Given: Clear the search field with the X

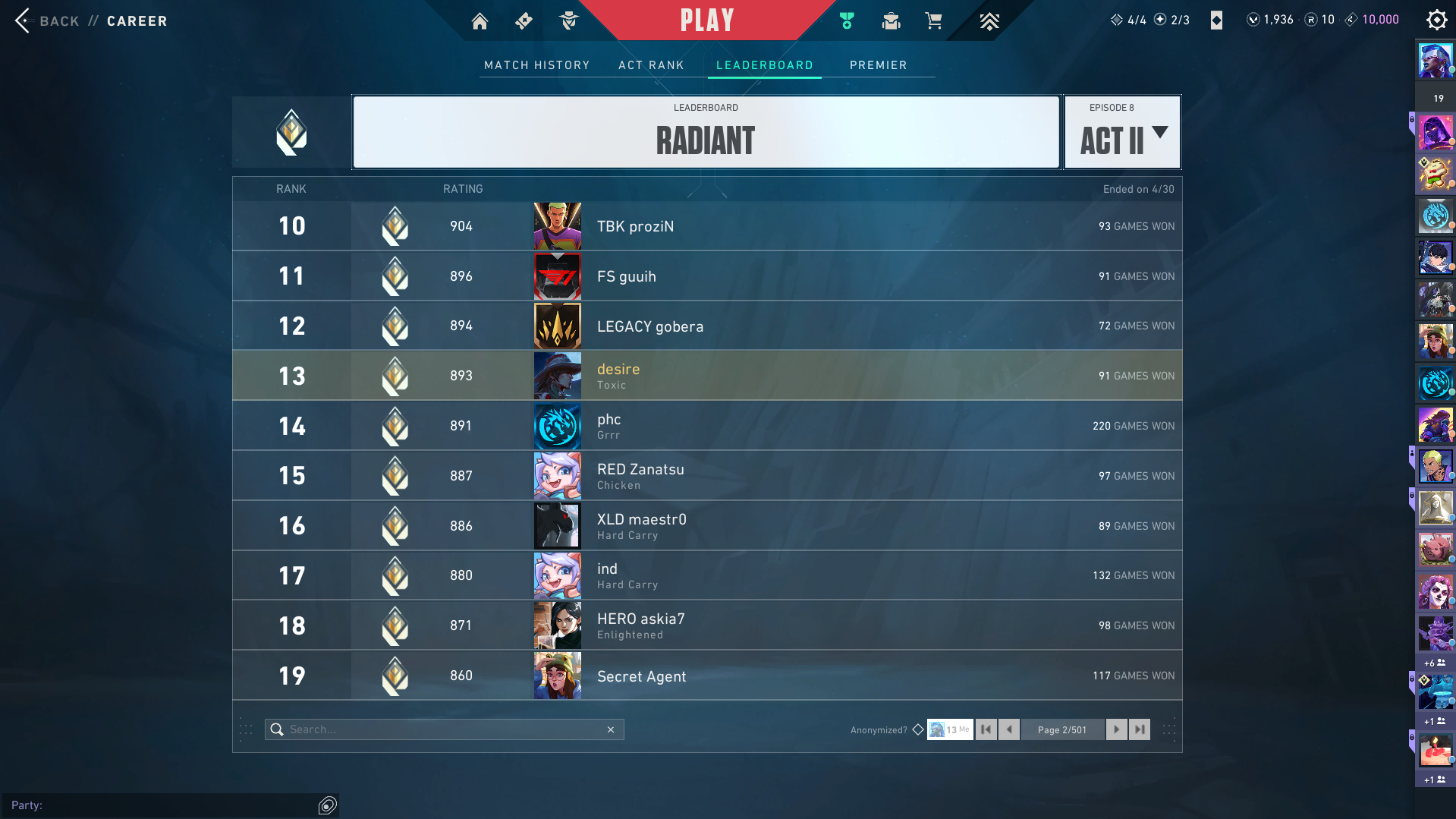Looking at the screenshot, I should (611, 729).
